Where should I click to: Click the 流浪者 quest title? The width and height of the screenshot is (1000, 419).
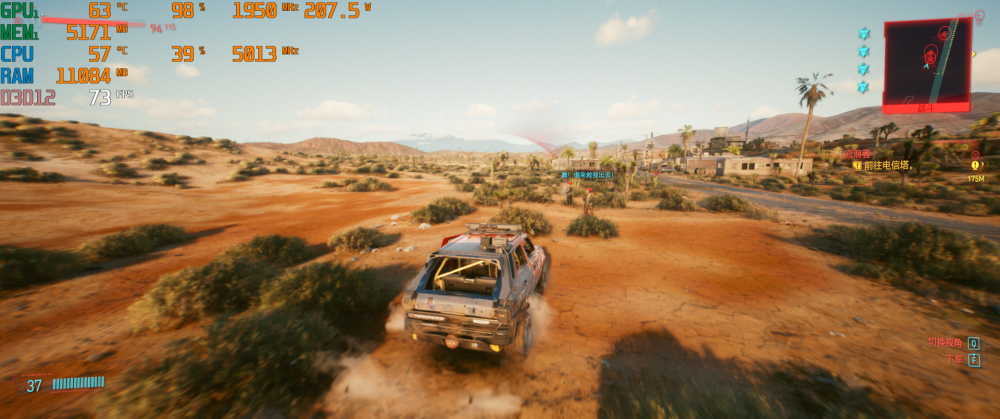pyautogui.click(x=859, y=153)
